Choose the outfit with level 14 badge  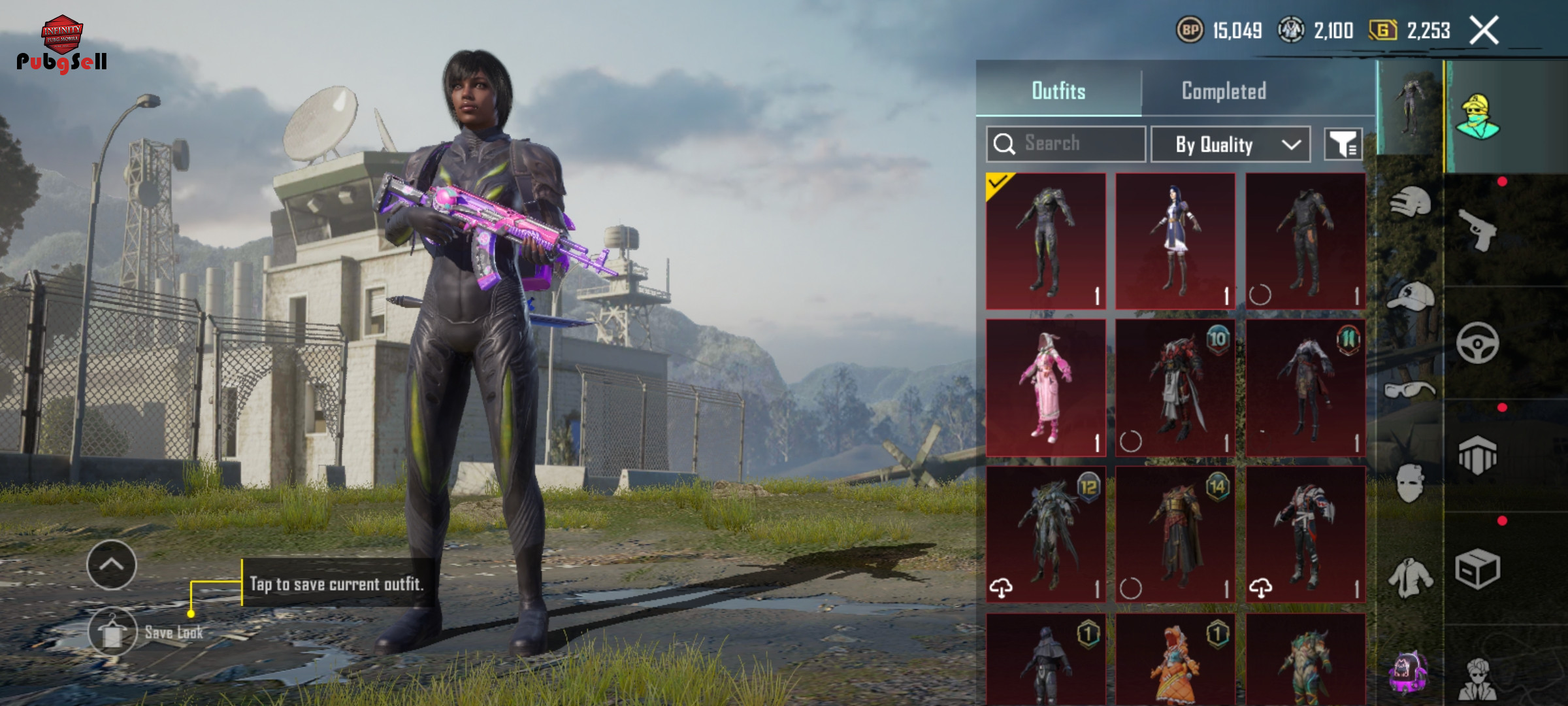pyautogui.click(x=1175, y=534)
